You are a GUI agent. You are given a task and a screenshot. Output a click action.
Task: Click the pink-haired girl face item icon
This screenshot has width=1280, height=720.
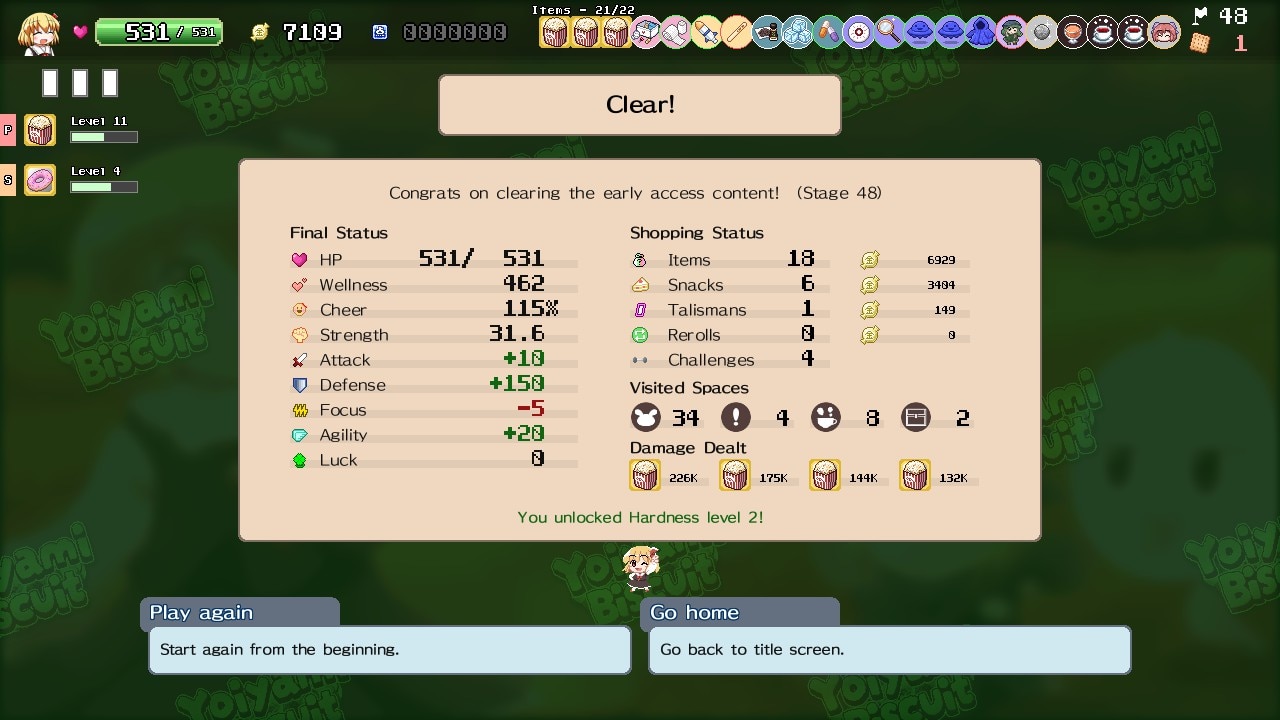tap(1163, 33)
